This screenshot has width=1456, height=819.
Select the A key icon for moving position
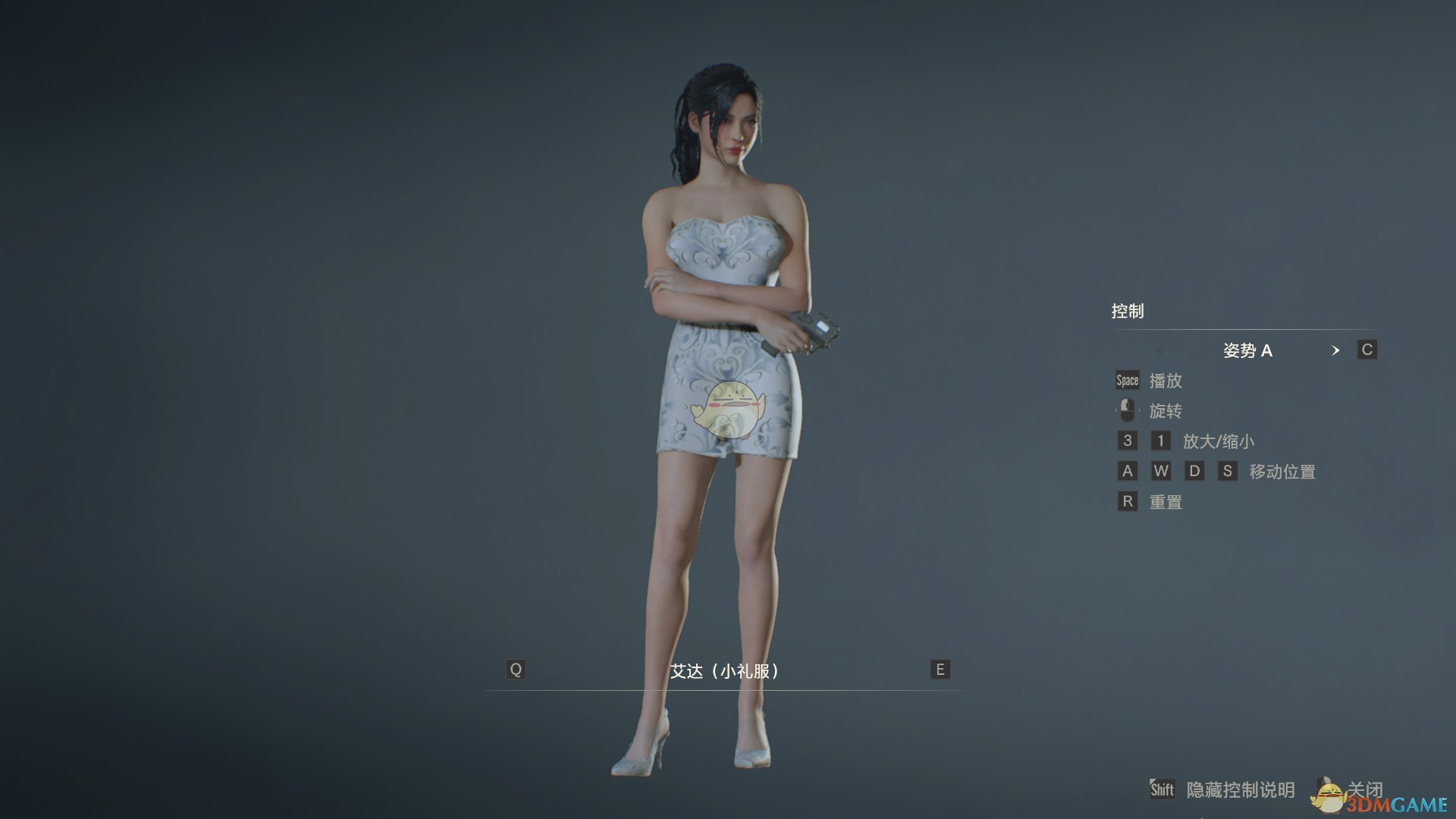(x=1127, y=471)
